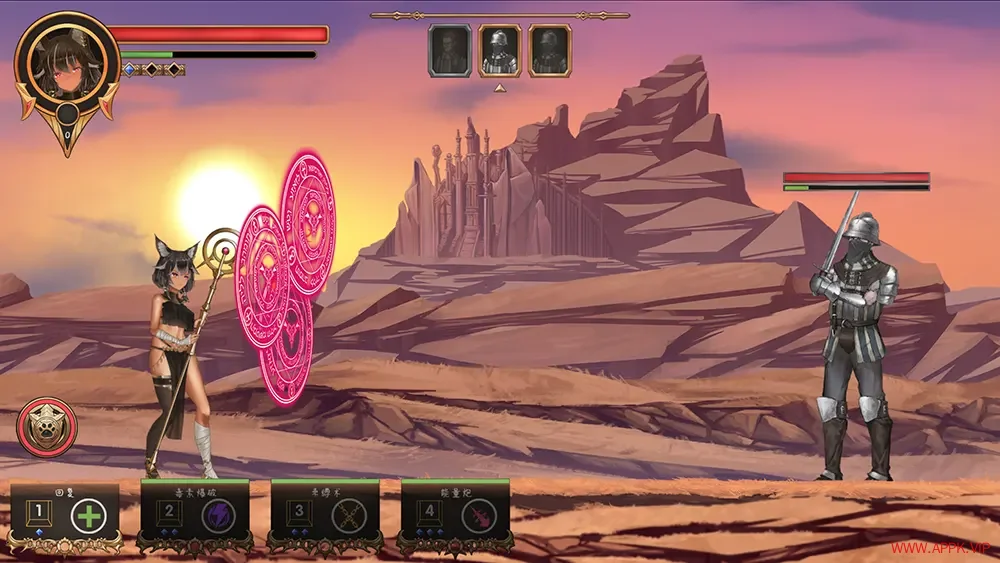Viewport: 1000px width, 563px height.
Task: Select the enemy portrait marked by the arrow
Action: [500, 50]
